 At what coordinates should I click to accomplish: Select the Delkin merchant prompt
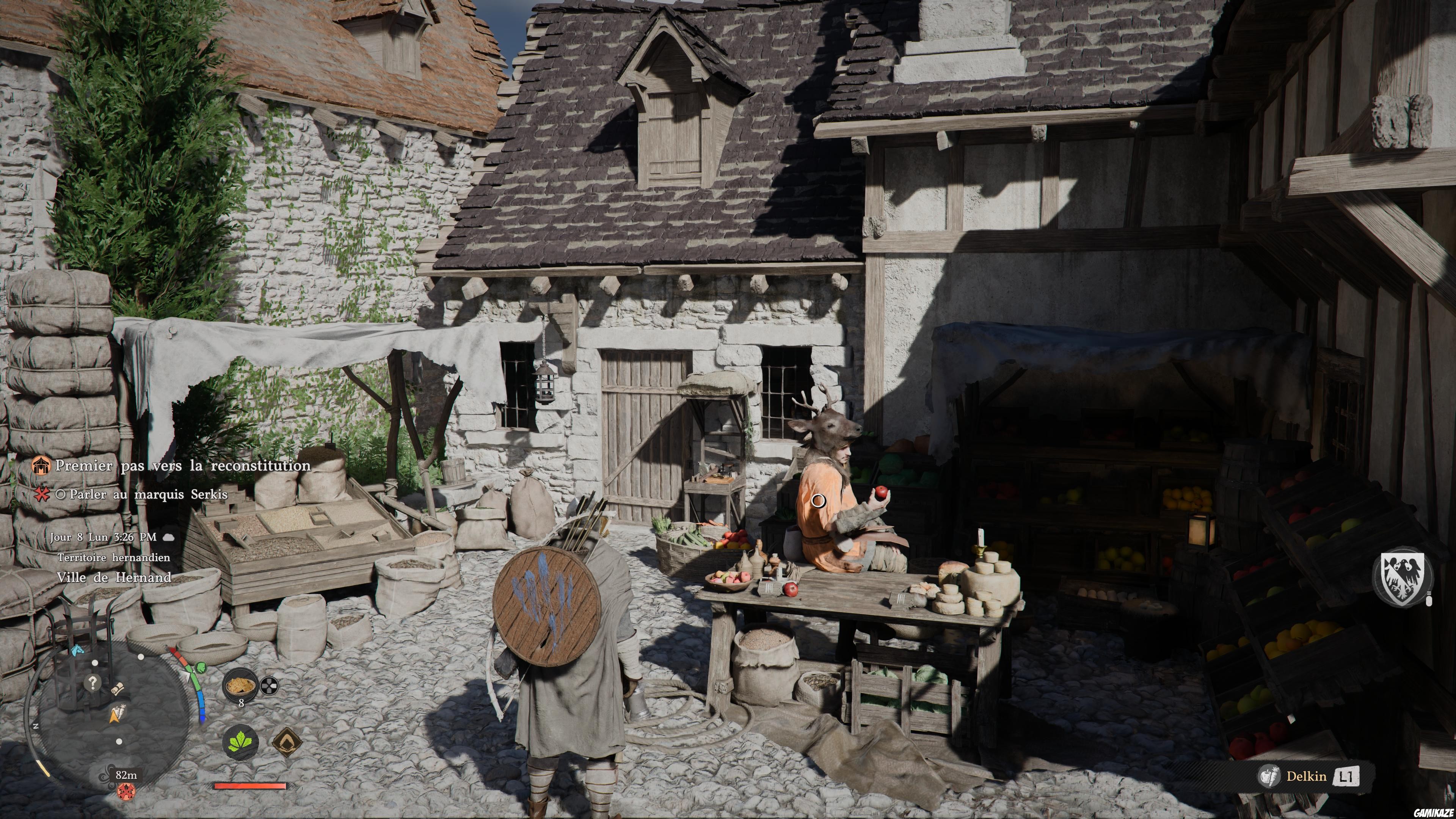1306,777
